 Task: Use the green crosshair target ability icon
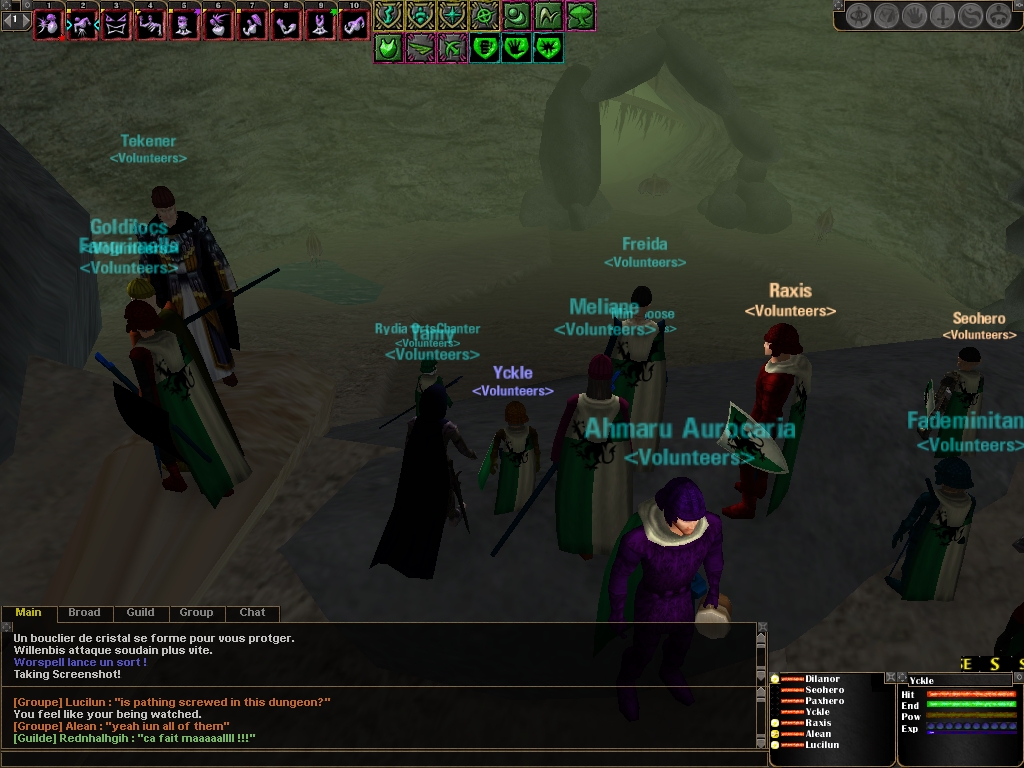tap(484, 16)
